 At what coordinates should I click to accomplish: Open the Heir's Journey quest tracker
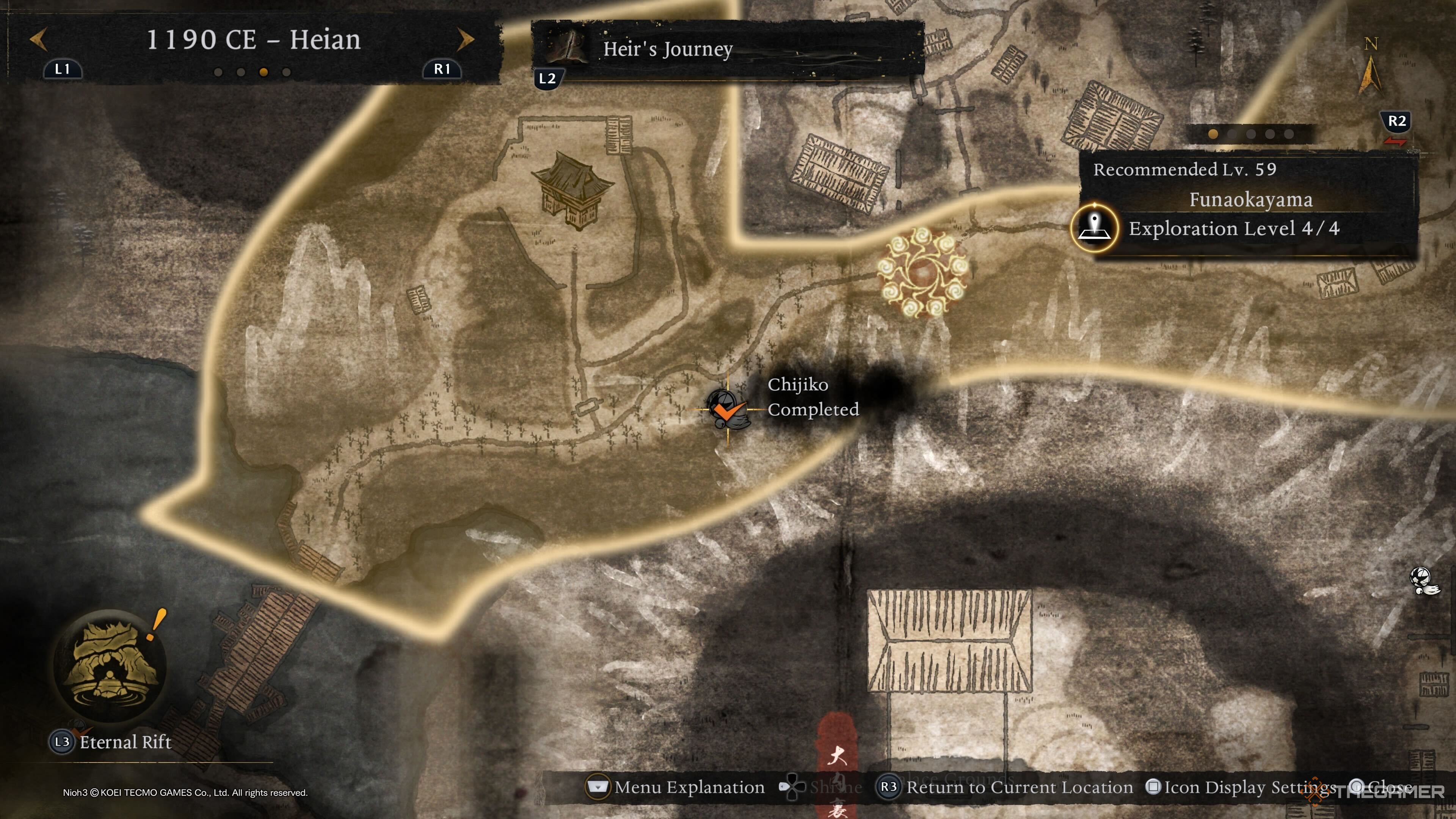[x=667, y=50]
